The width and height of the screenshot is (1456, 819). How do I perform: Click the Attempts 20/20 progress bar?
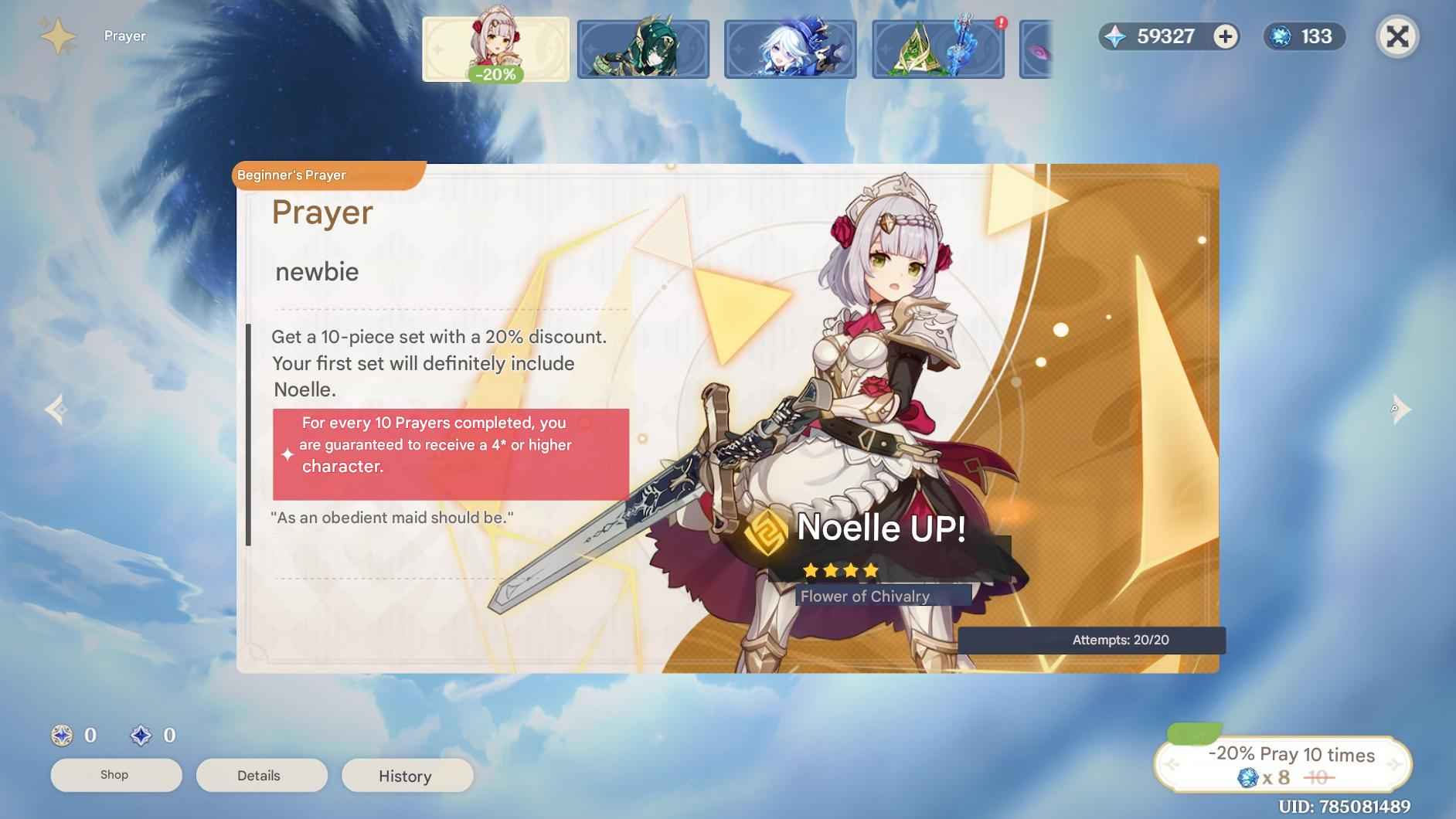[1122, 640]
